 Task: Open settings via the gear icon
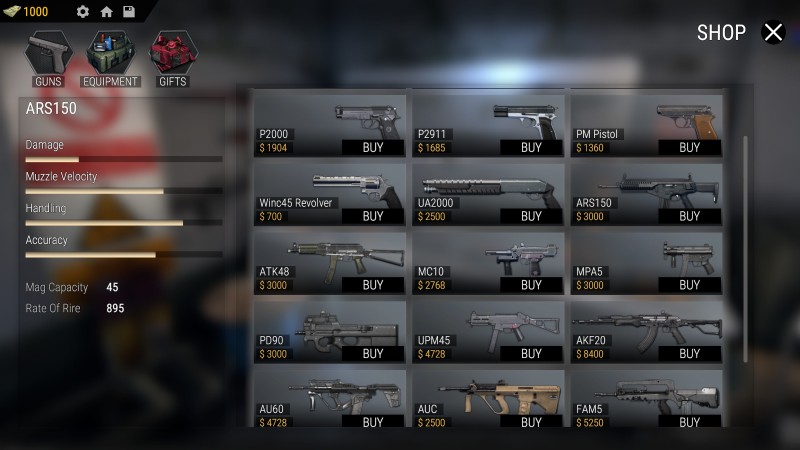[x=83, y=12]
